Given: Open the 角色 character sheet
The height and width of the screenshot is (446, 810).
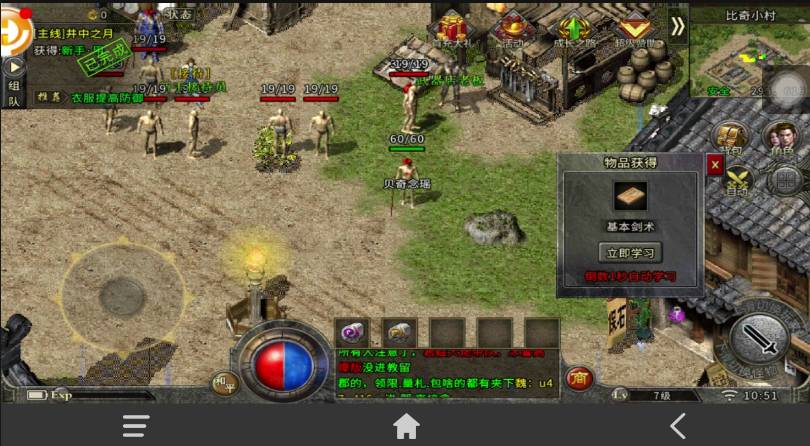Looking at the screenshot, I should [x=780, y=140].
